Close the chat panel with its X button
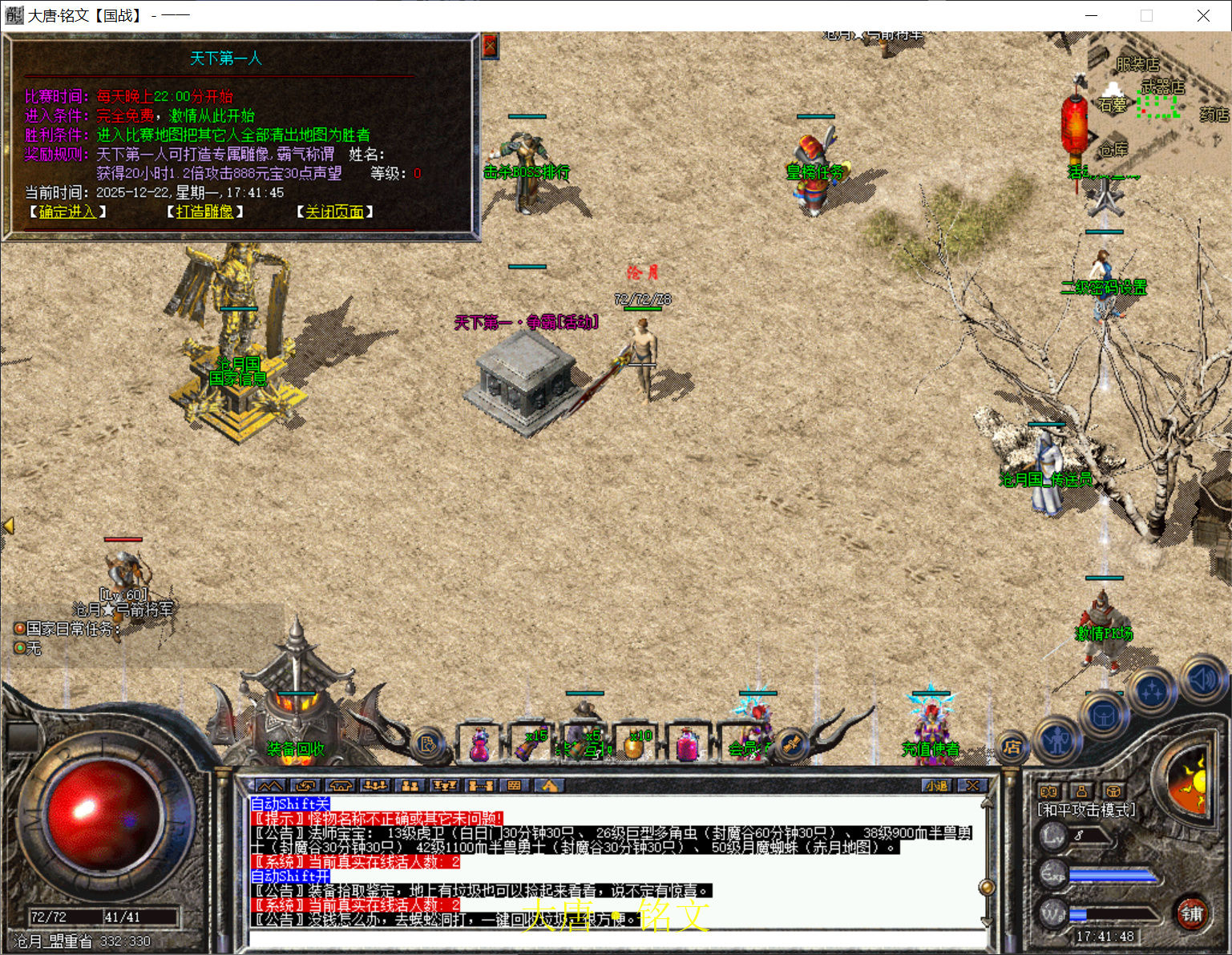Viewport: 1232px width, 955px height. point(972,786)
